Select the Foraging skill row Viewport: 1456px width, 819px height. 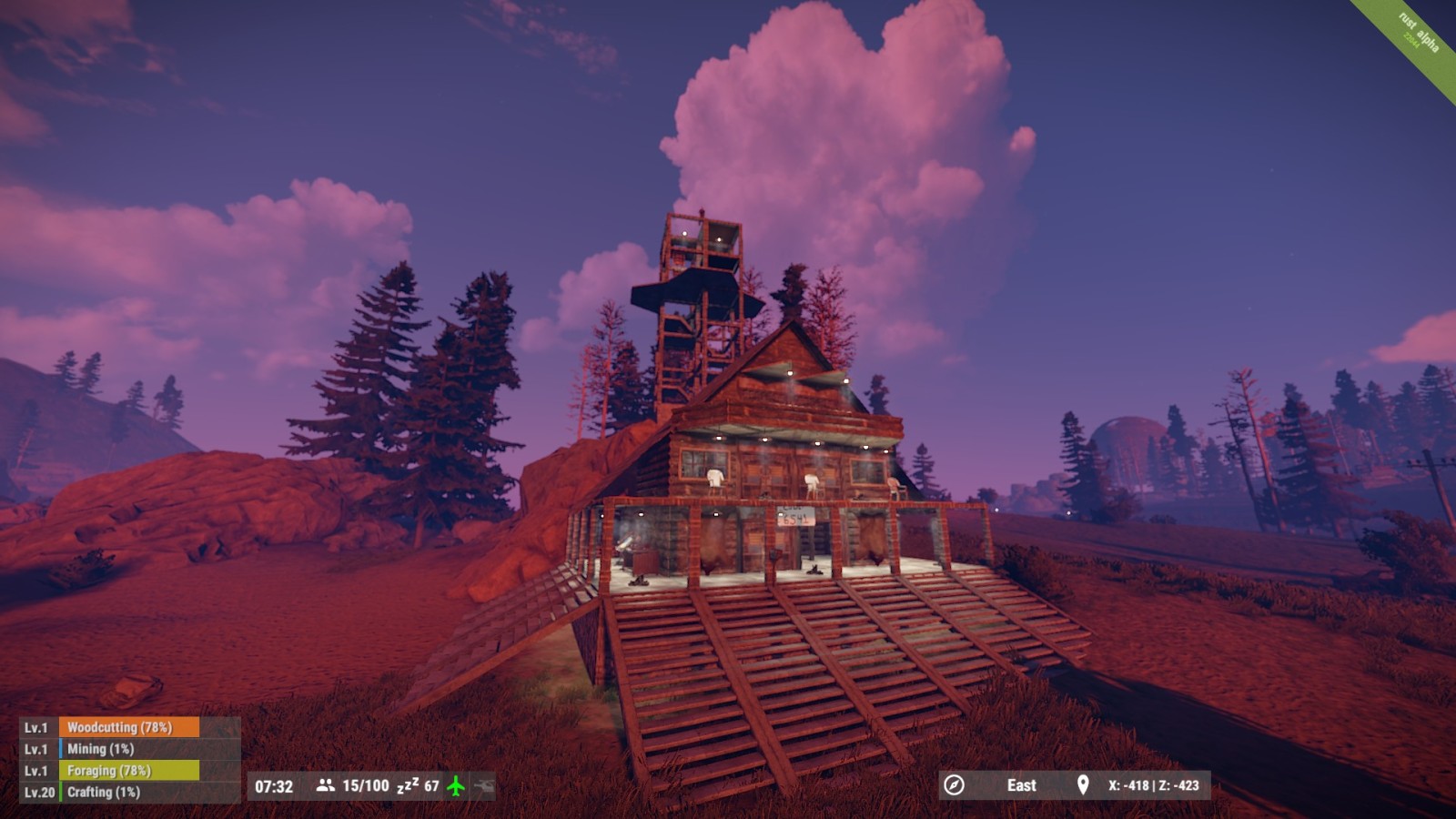tap(128, 771)
